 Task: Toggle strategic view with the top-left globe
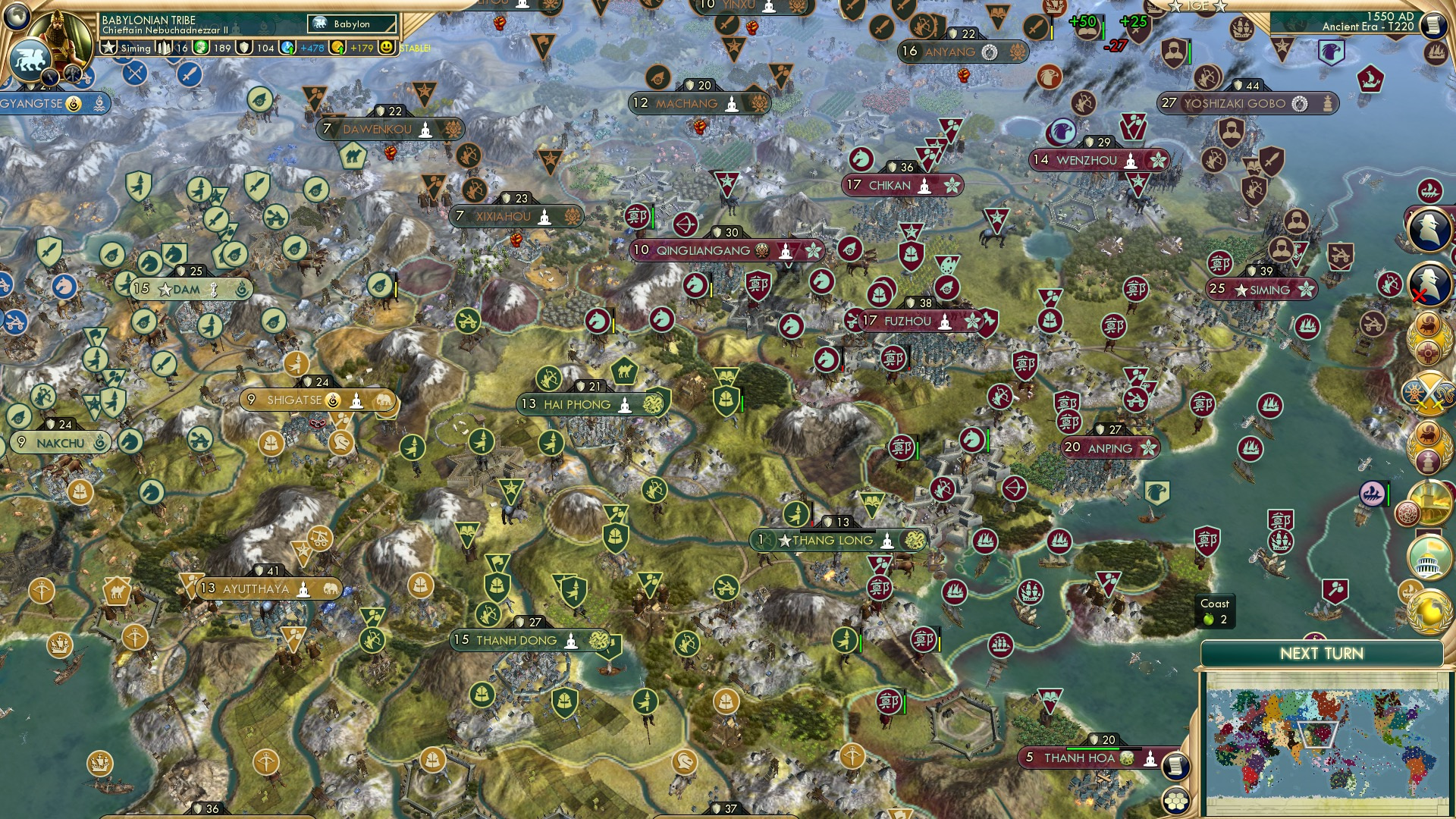tap(15, 17)
